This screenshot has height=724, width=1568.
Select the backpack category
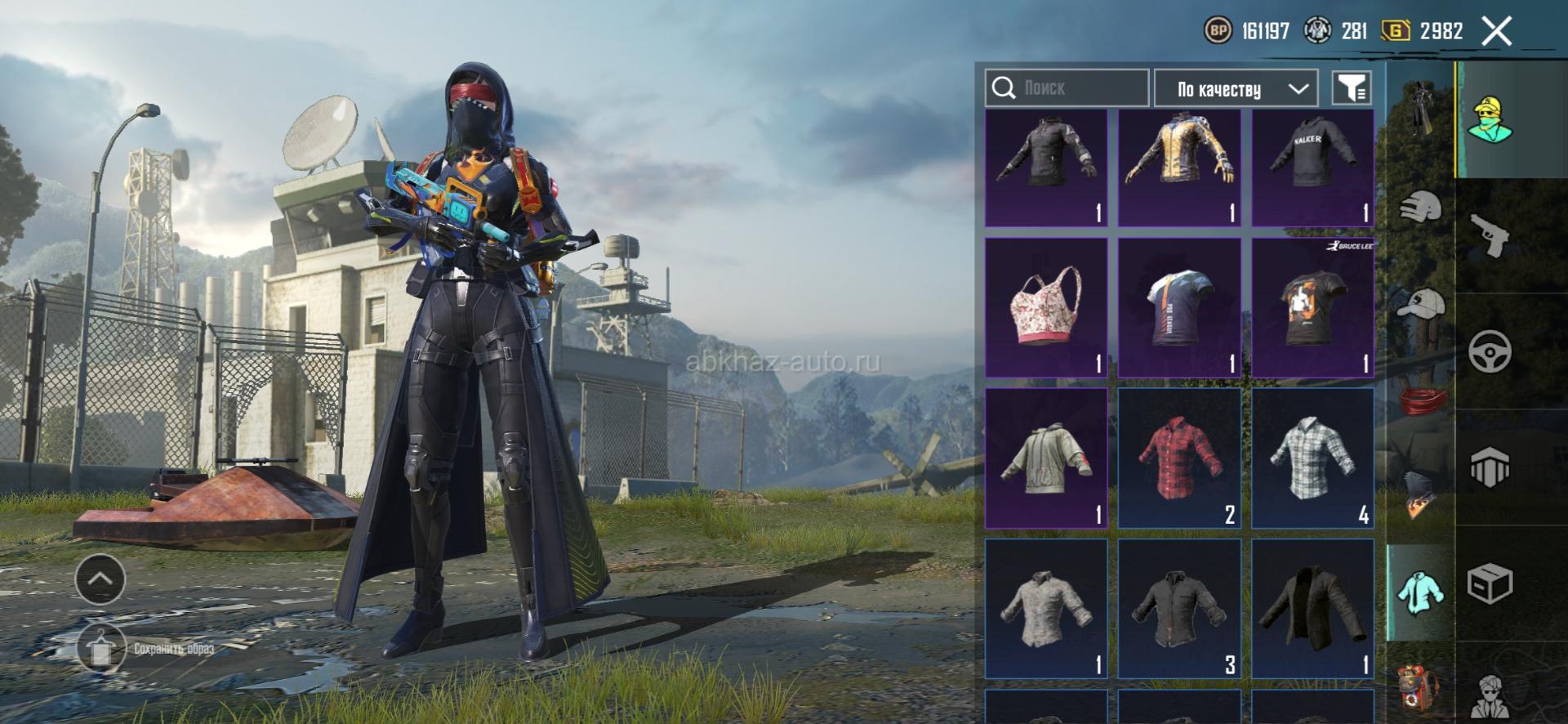[1421, 685]
